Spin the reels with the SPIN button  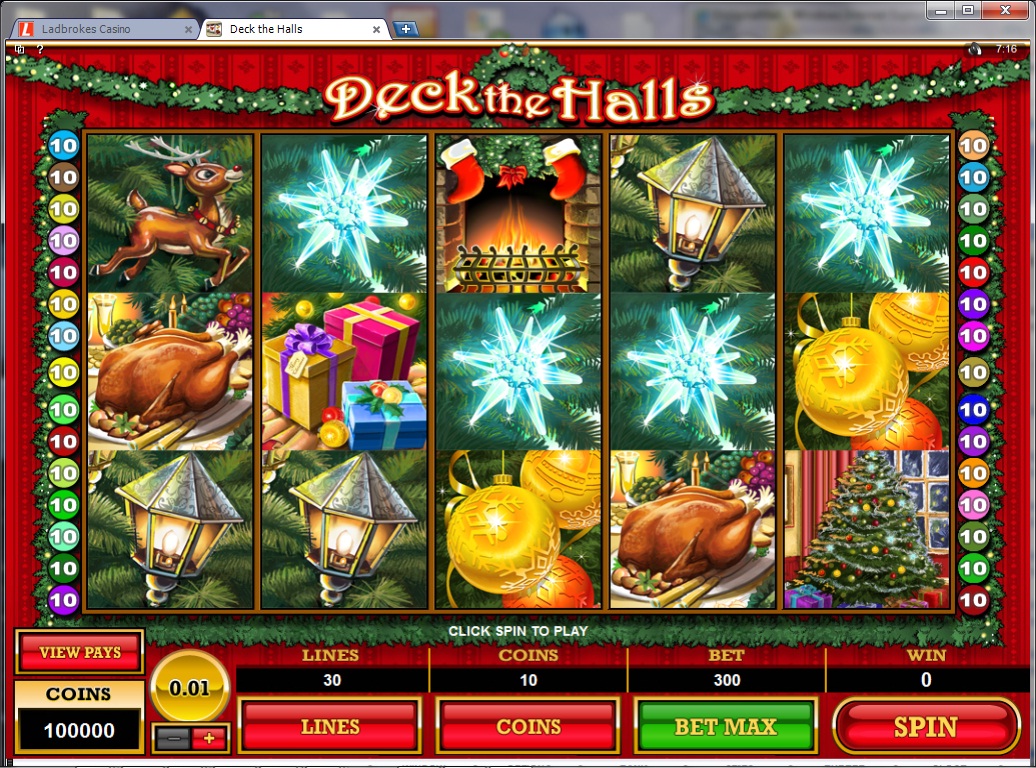[x=926, y=727]
